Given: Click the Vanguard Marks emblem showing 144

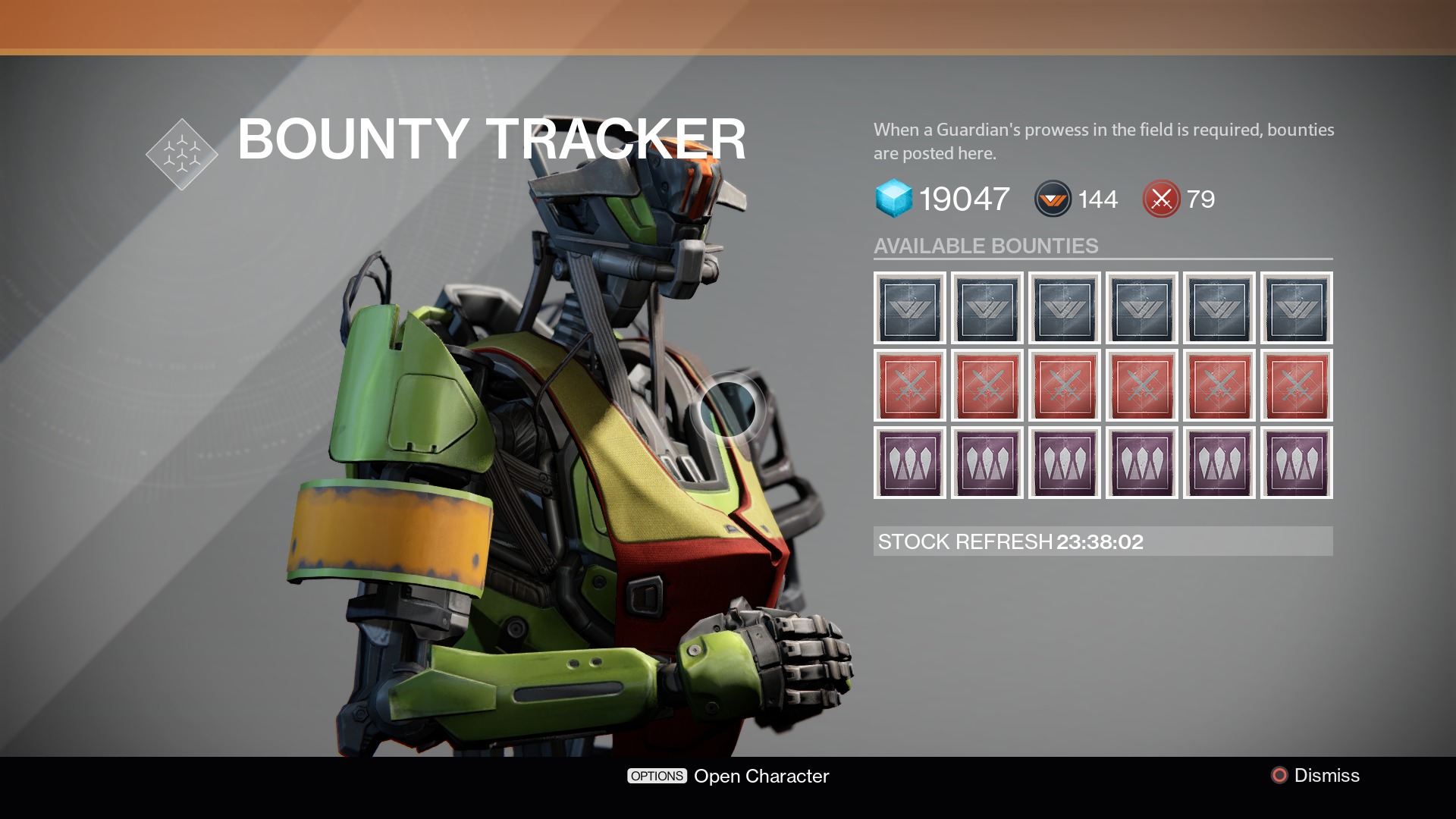Looking at the screenshot, I should click(1051, 199).
